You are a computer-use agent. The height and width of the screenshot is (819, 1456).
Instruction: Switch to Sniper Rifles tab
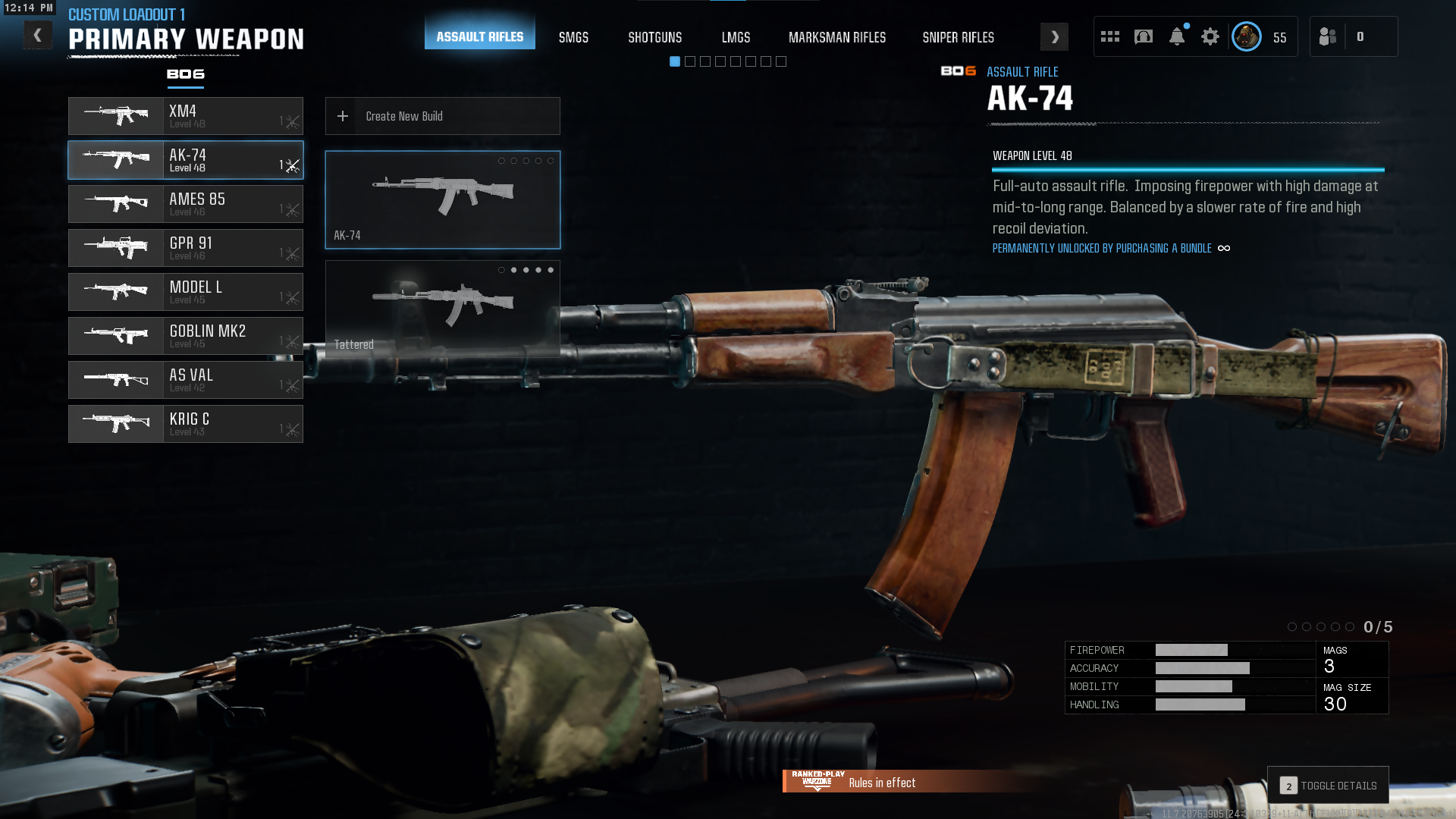pos(958,37)
